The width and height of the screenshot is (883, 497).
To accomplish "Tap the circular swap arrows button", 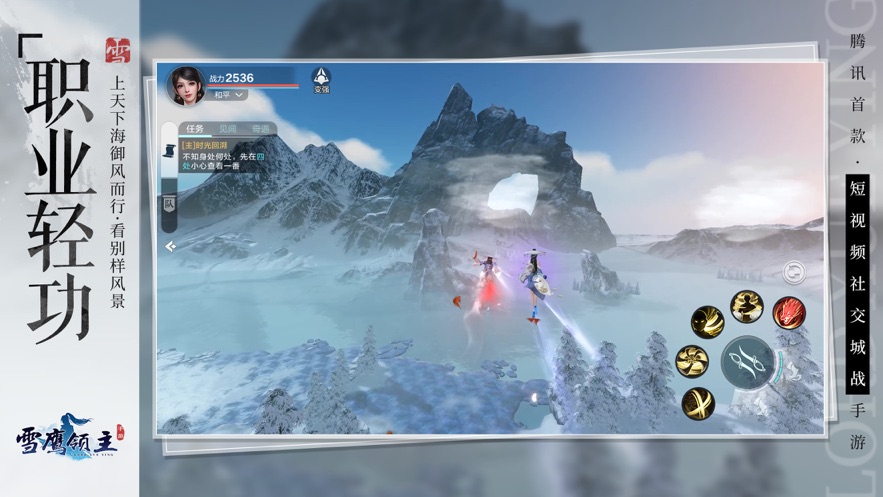I will (795, 271).
